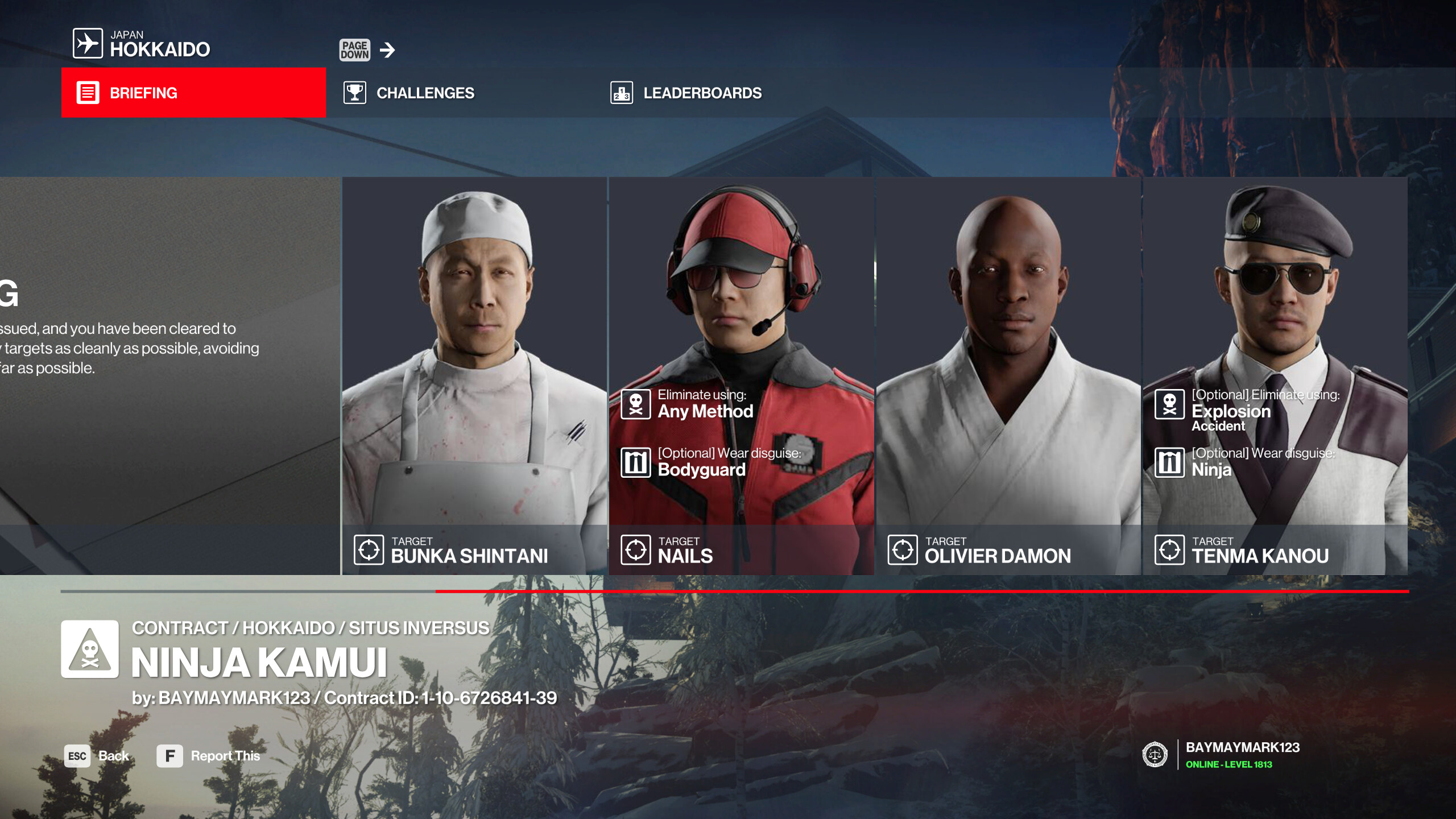Click the next-tab arrow beside Hokkaido

387,50
